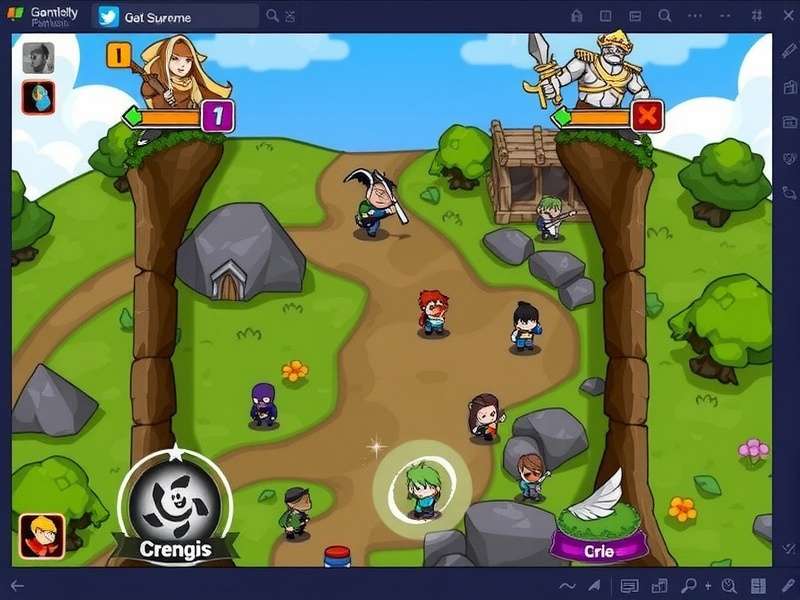Click the emulator home icon in title bar

[x=576, y=16]
